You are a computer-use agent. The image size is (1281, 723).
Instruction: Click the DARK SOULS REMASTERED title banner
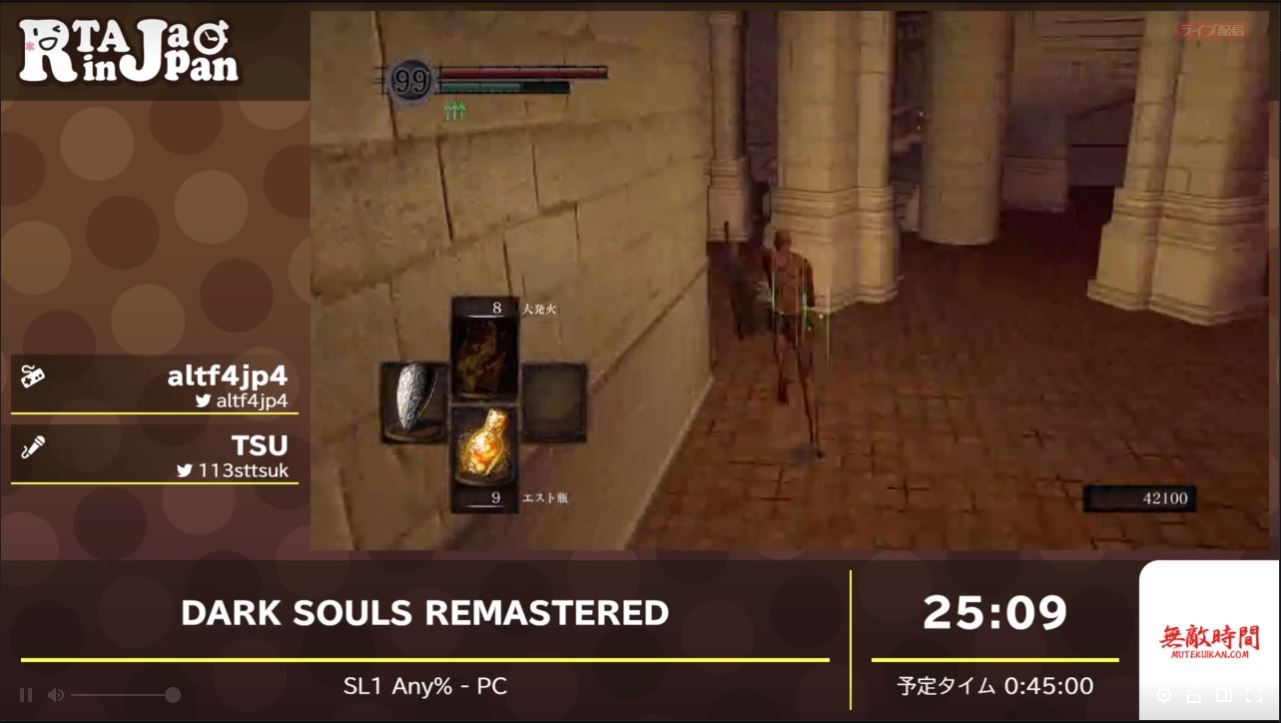point(425,613)
